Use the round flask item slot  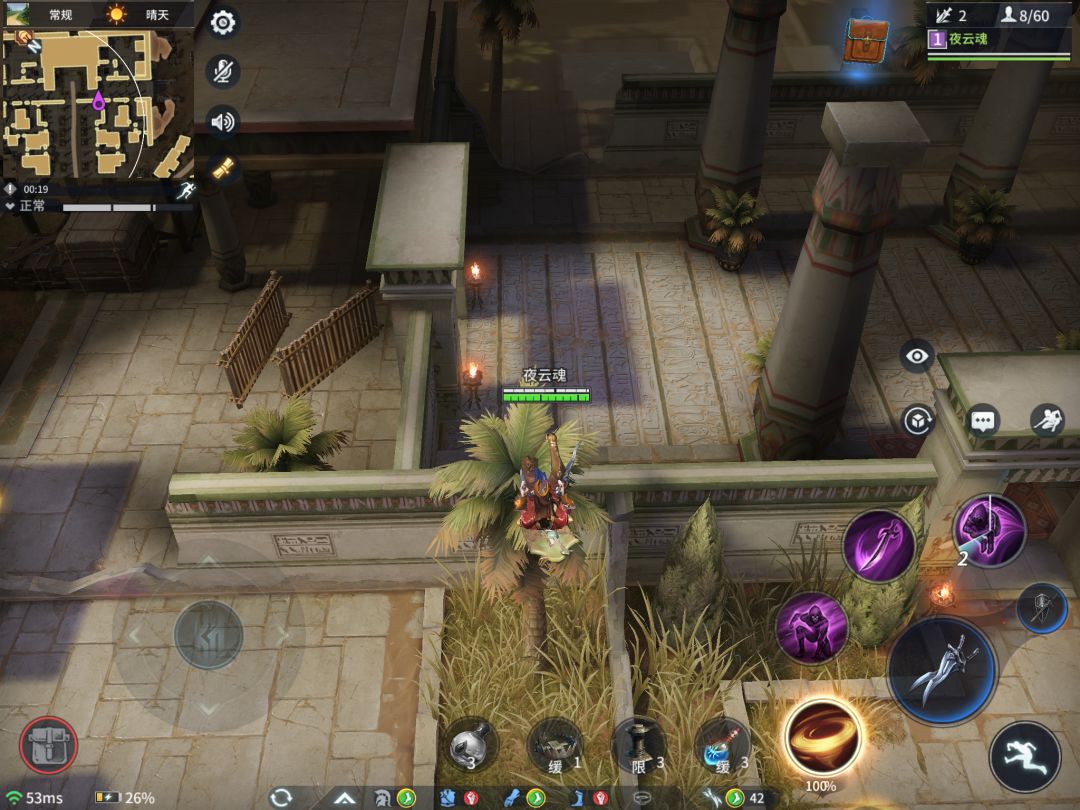tap(471, 745)
